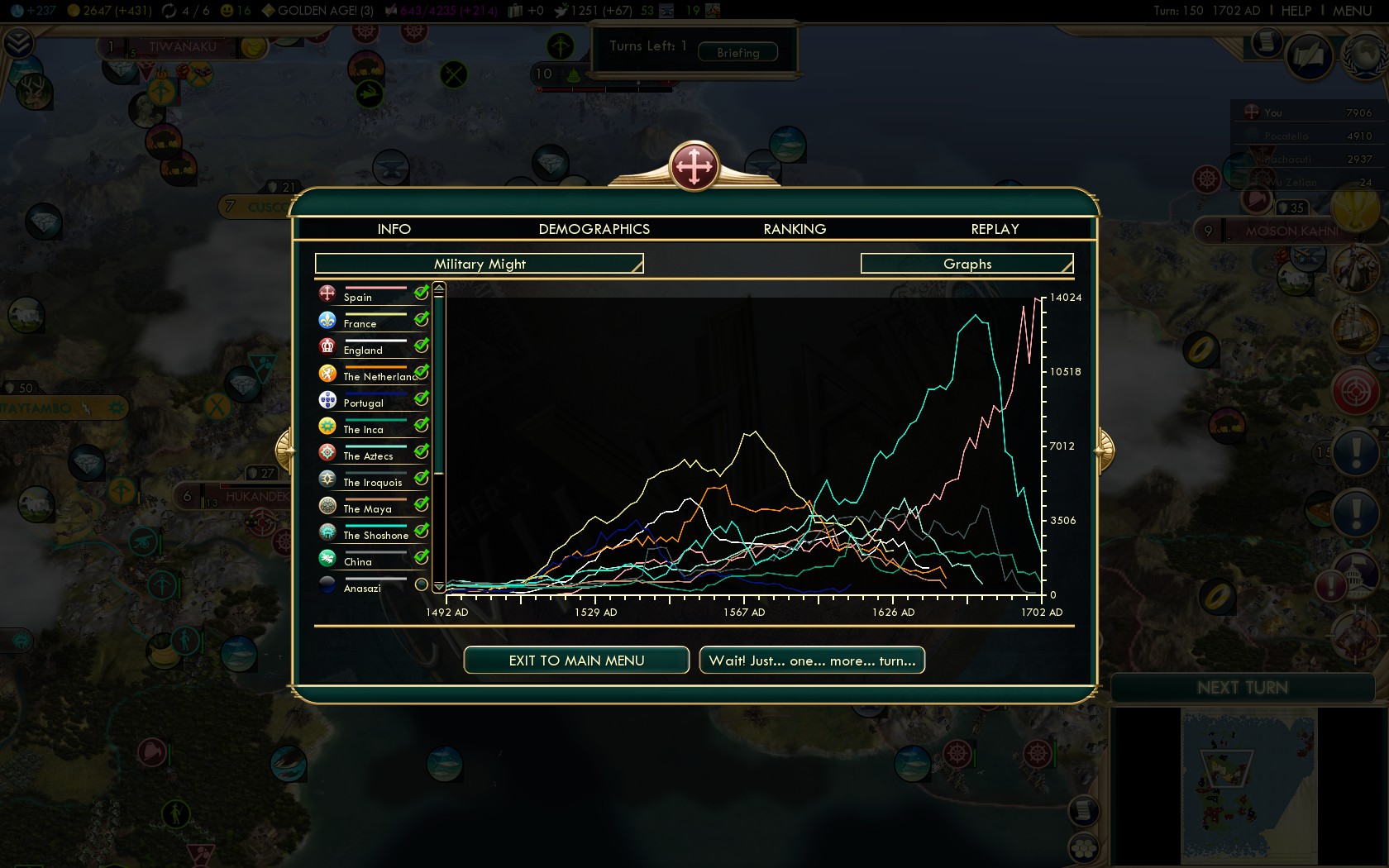Image resolution: width=1389 pixels, height=868 pixels.
Task: Exit to main menu
Action: click(x=576, y=661)
